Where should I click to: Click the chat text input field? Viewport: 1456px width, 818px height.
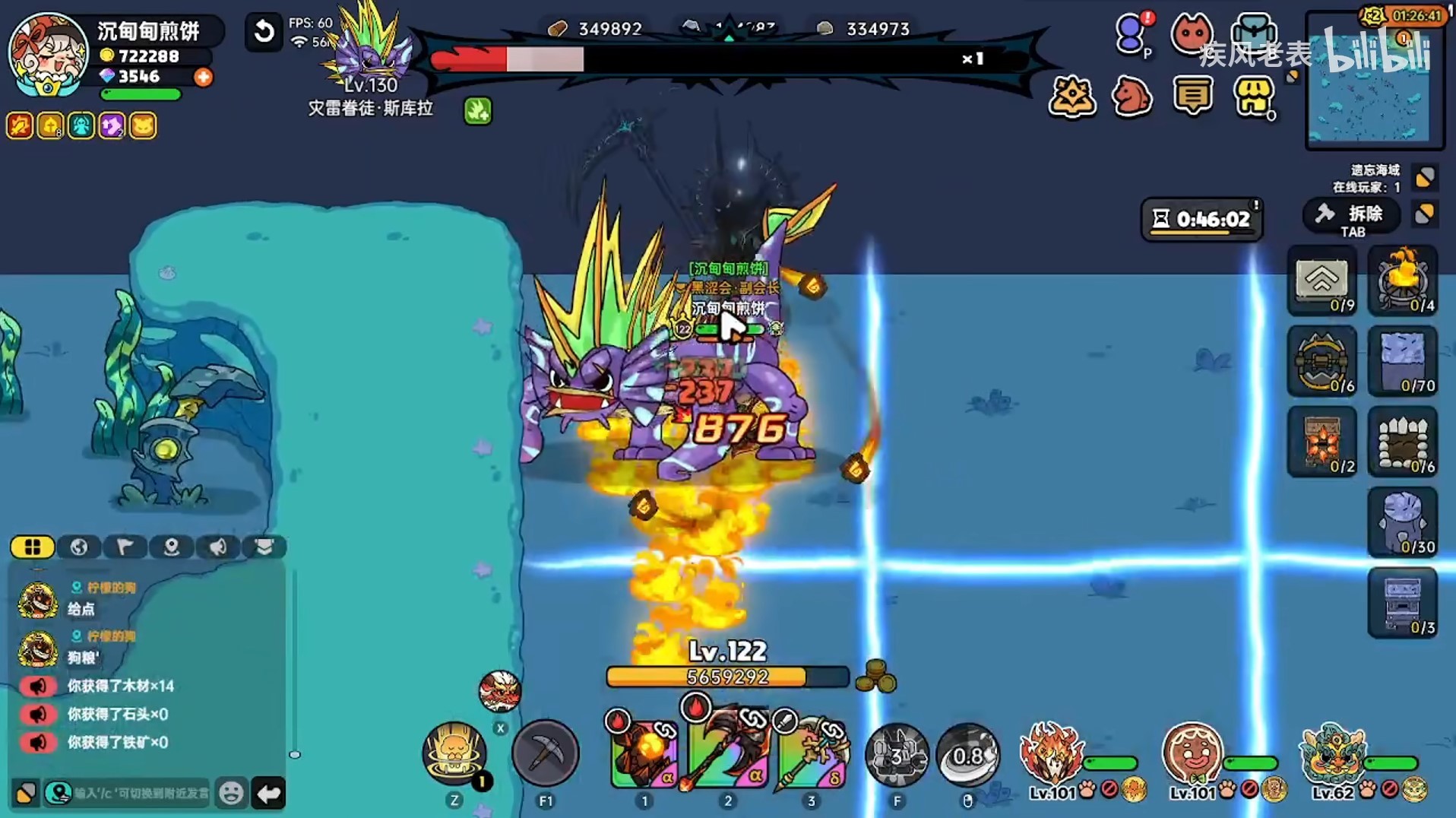point(141,793)
